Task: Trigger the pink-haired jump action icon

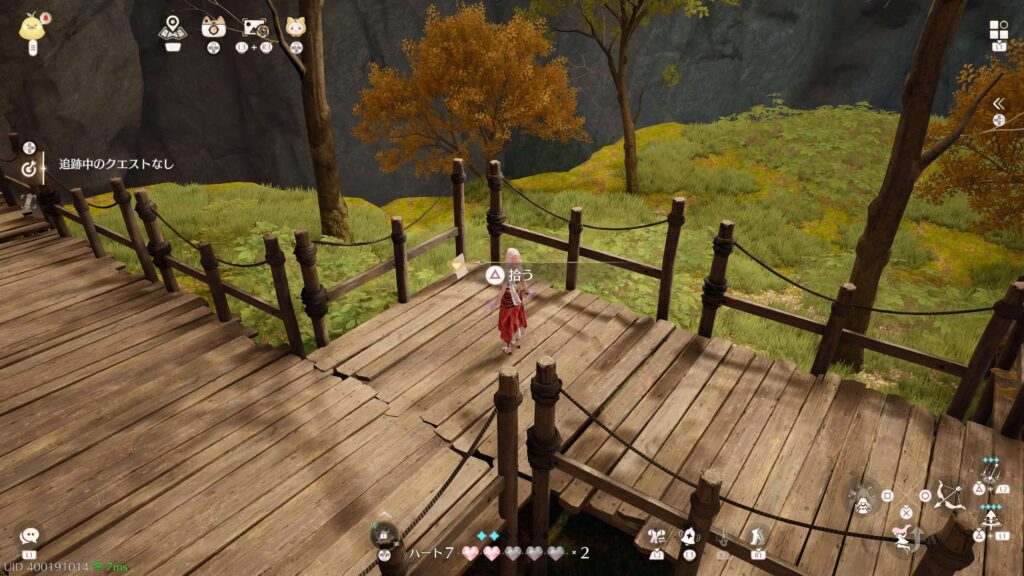Action: click(x=905, y=539)
